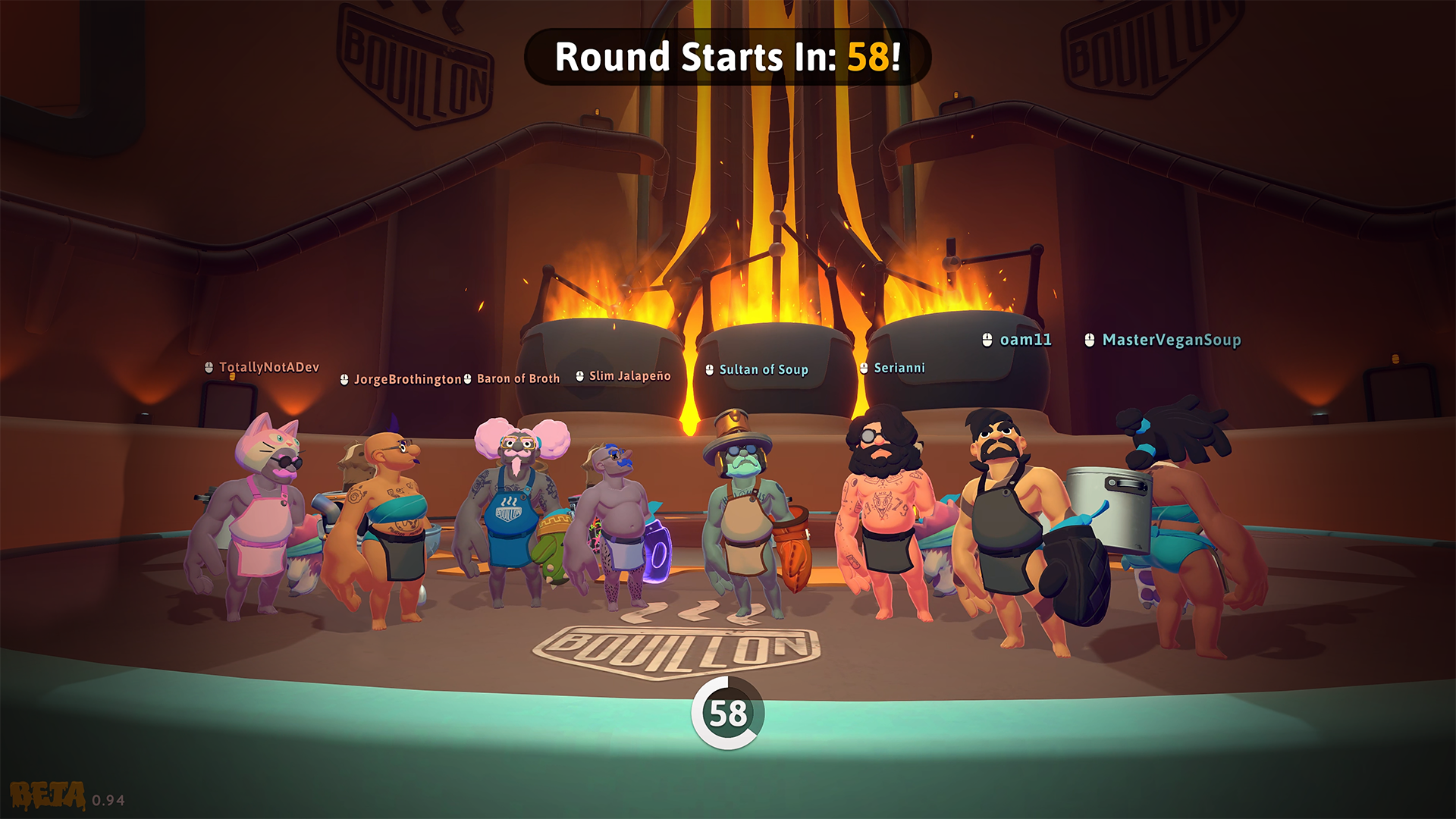
Task: Toggle the MasterVeganSoup player tag
Action: click(1171, 340)
